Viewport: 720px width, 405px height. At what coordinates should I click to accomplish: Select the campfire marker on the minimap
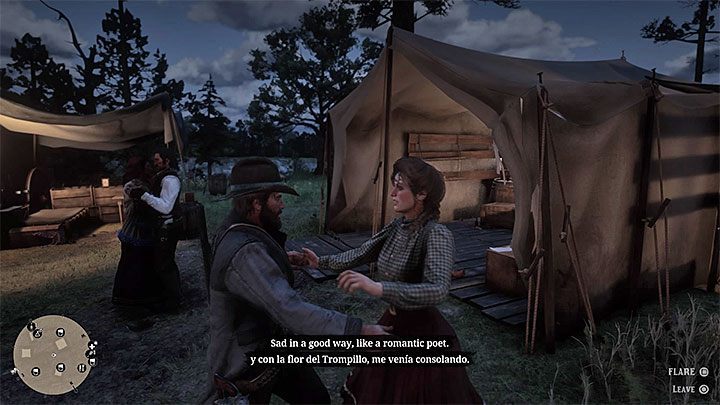click(38, 333)
